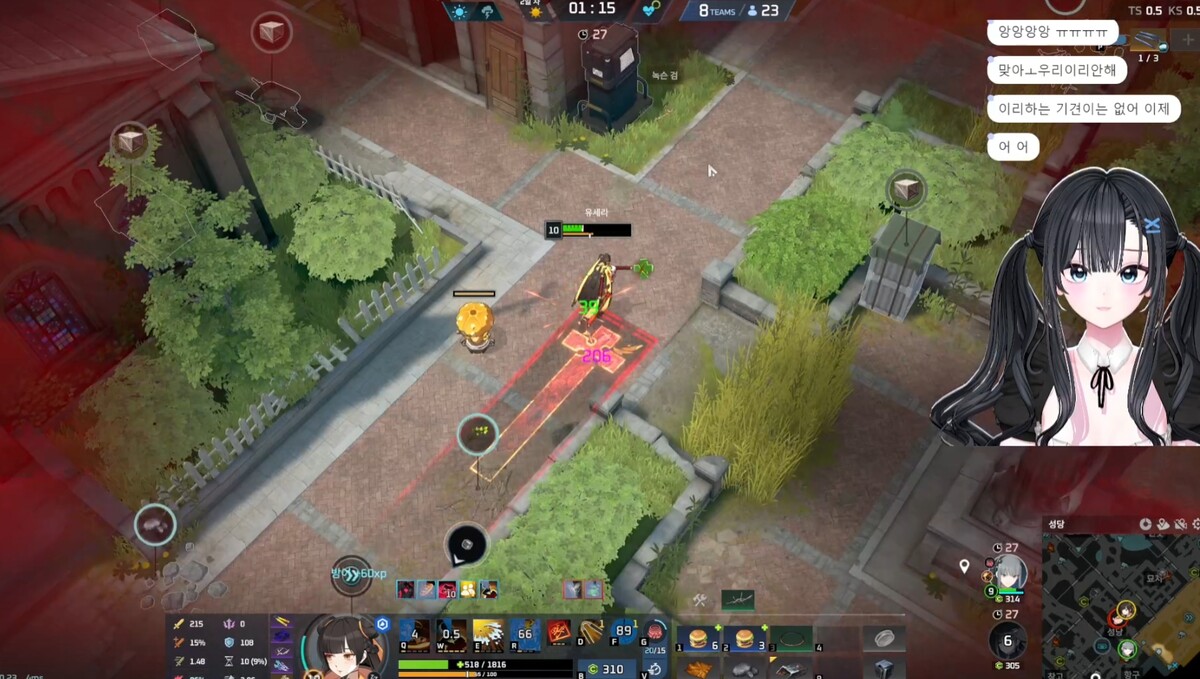Activate the W skill showing 0.5 cooldown

pos(452,635)
